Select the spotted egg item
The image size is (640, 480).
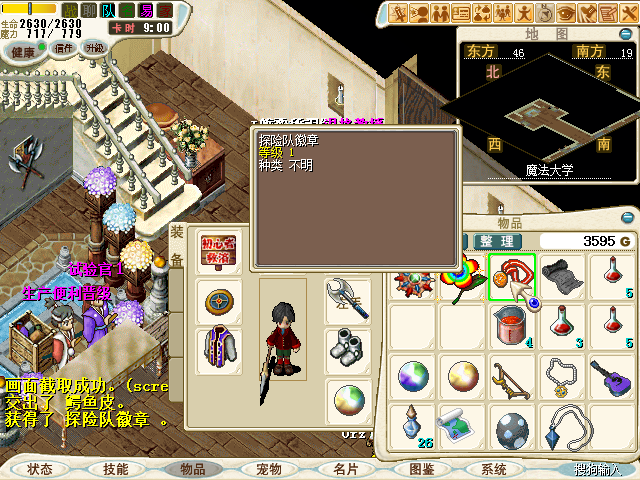click(513, 427)
